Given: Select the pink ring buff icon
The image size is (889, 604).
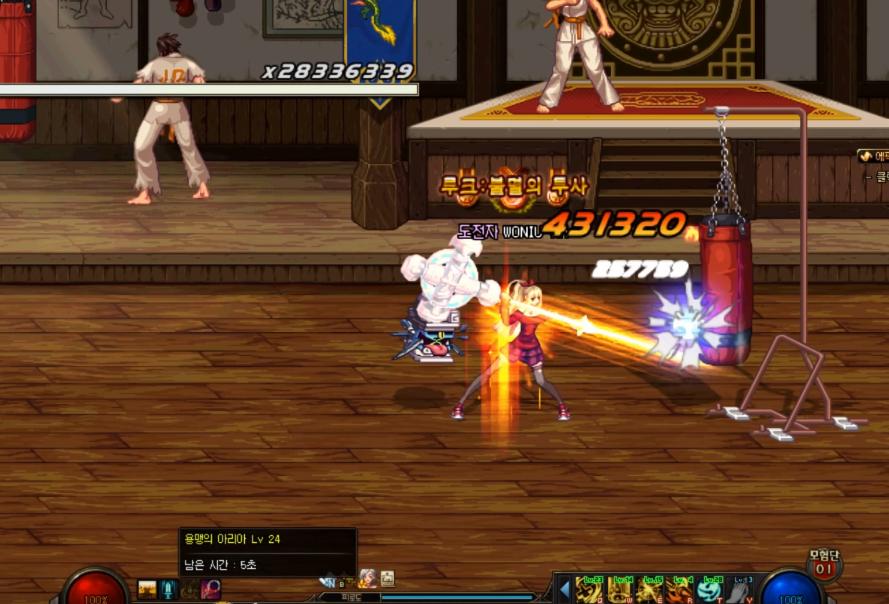Looking at the screenshot, I should 211,589.
